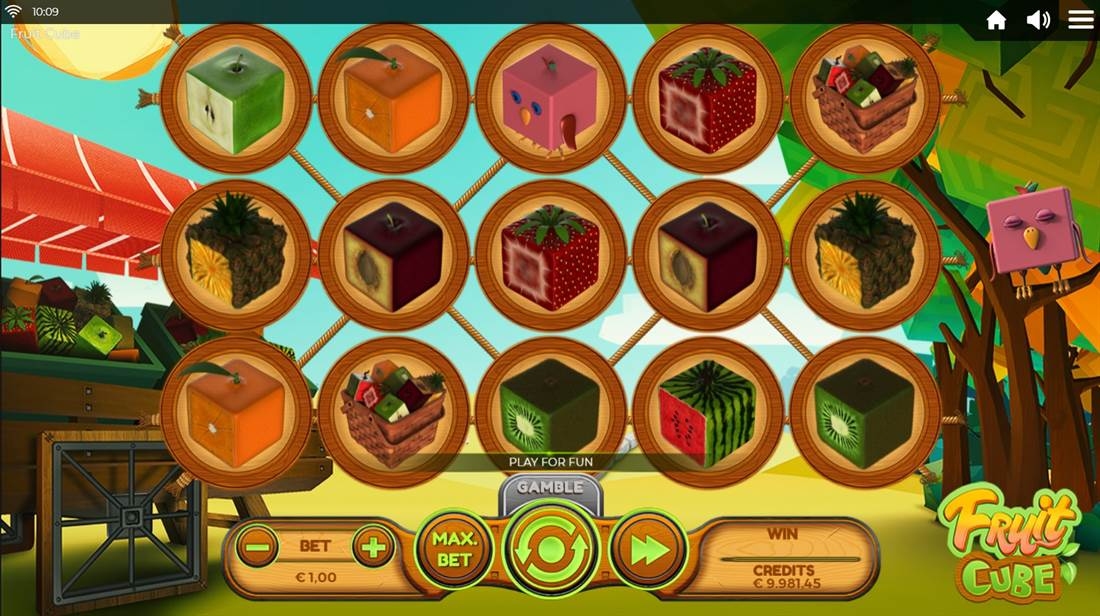1100x616 pixels.
Task: Spin the reels with the green button
Action: point(551,549)
